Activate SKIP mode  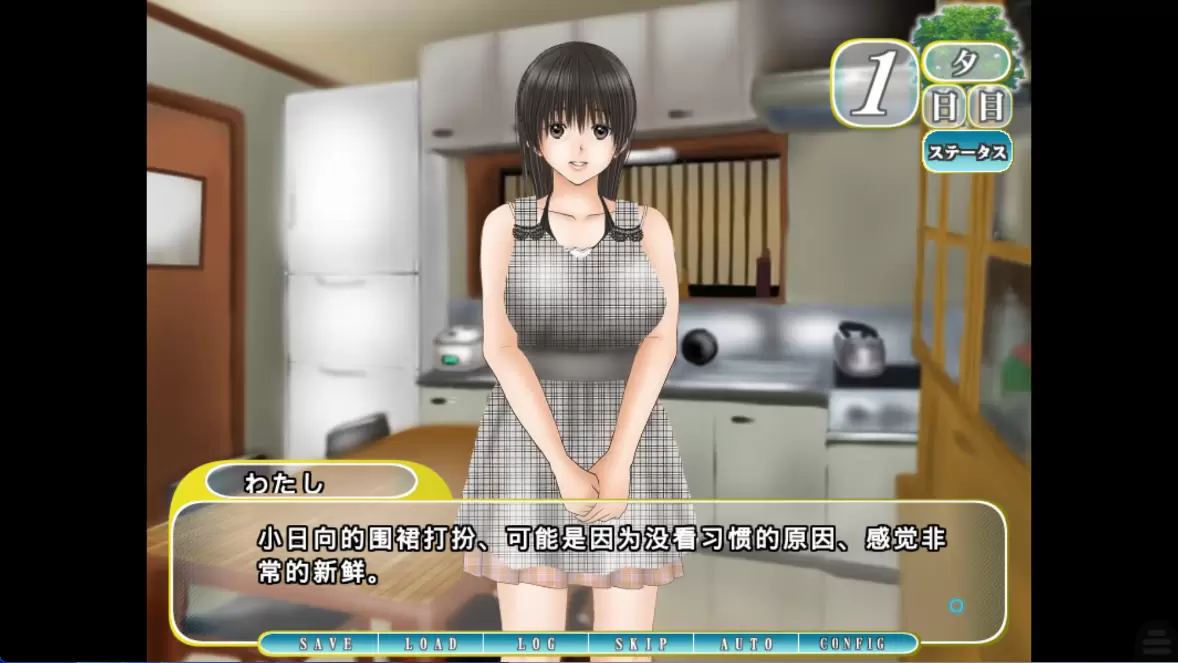coord(641,644)
